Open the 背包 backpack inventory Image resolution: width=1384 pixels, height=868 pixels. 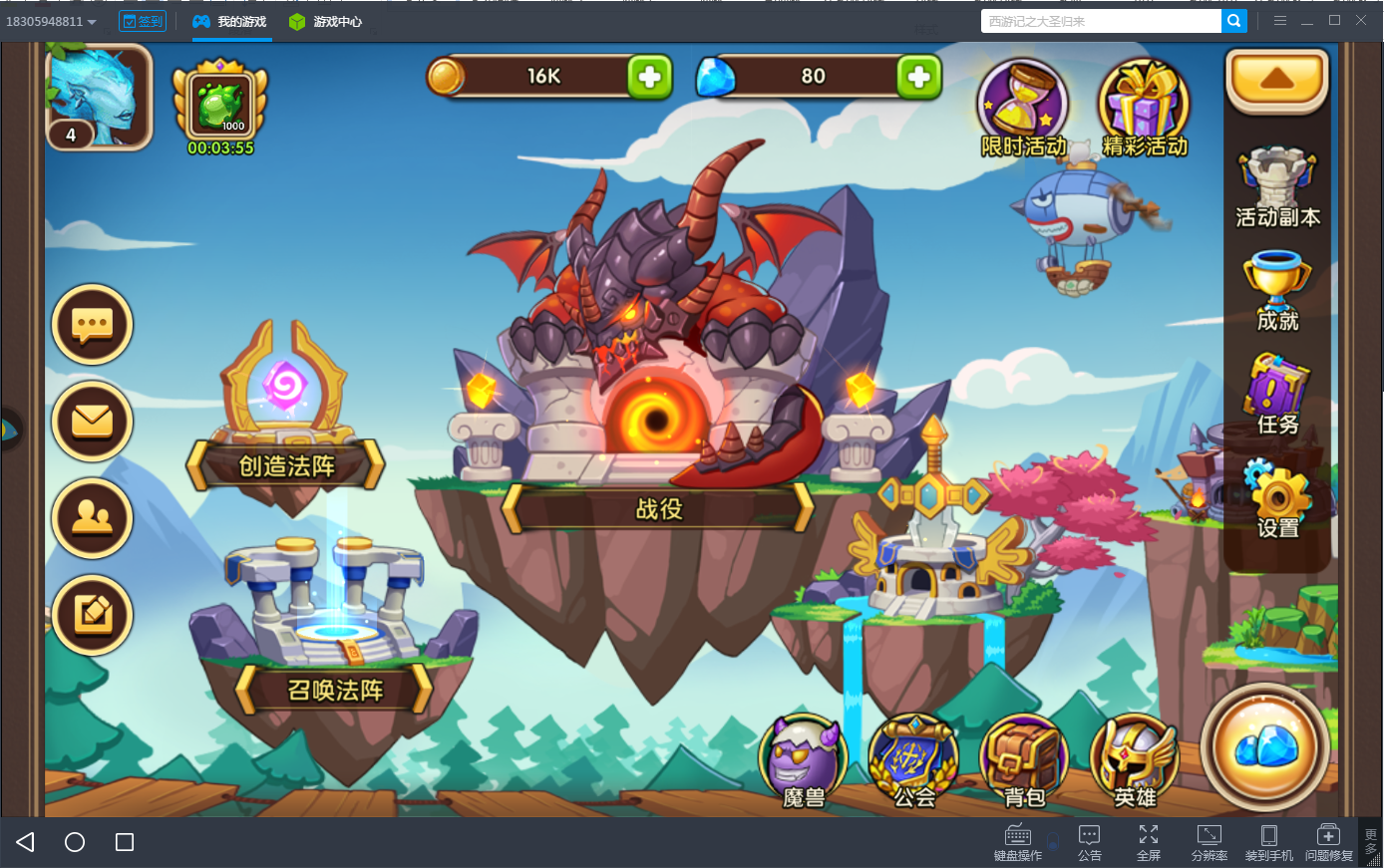coord(1024,762)
